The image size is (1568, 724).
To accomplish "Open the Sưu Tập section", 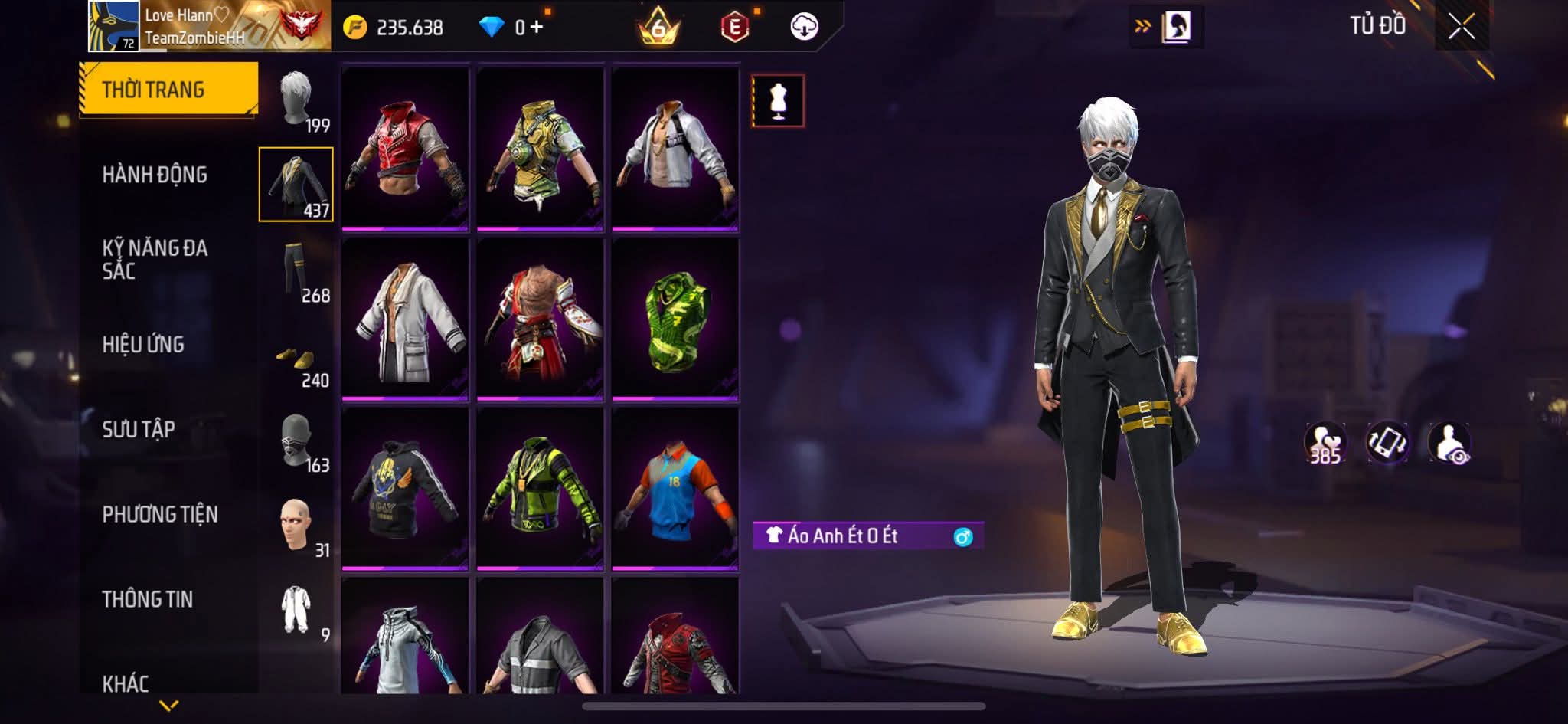I will click(x=139, y=429).
